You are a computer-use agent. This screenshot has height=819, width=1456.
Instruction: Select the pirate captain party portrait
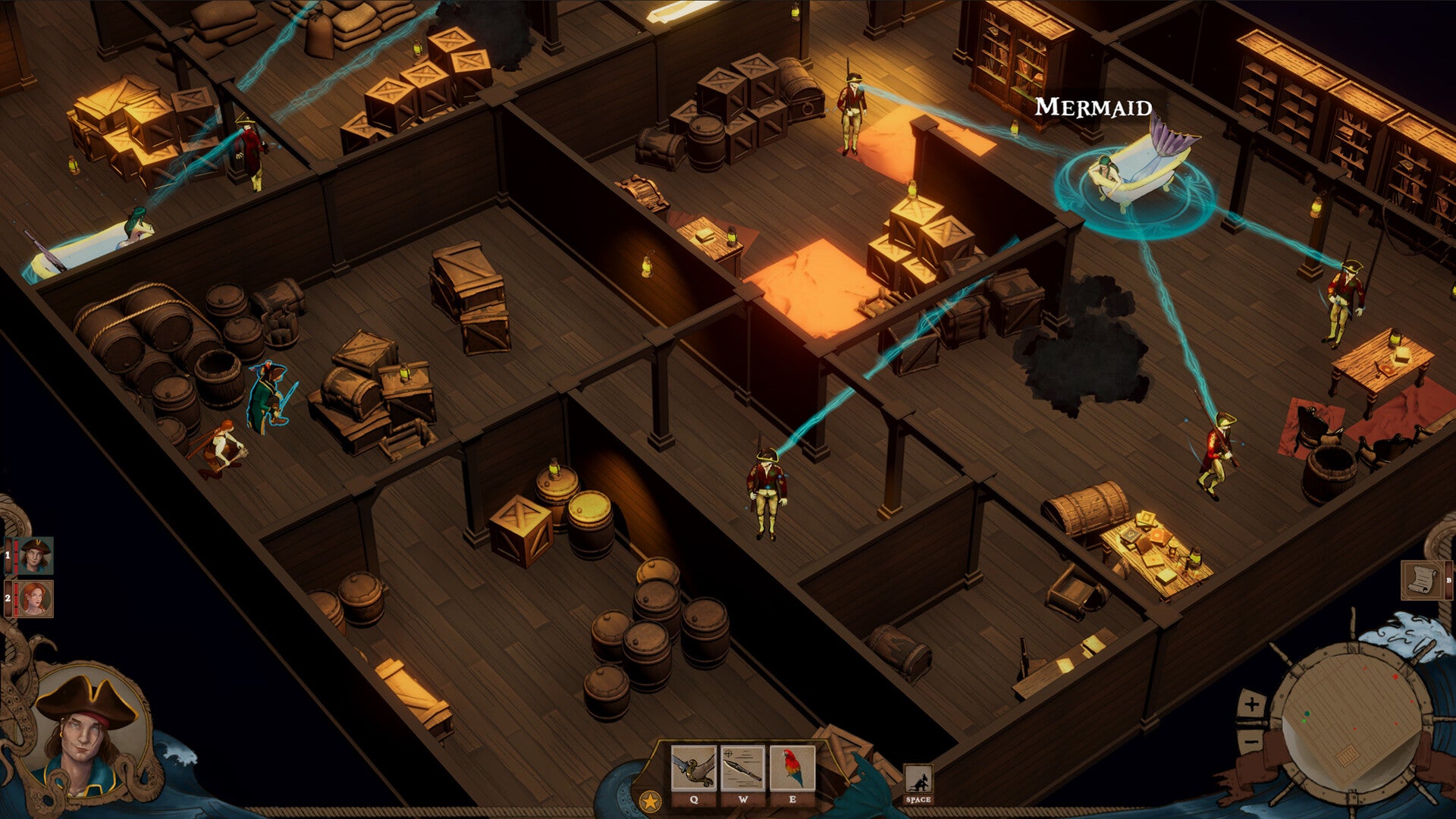tap(35, 556)
